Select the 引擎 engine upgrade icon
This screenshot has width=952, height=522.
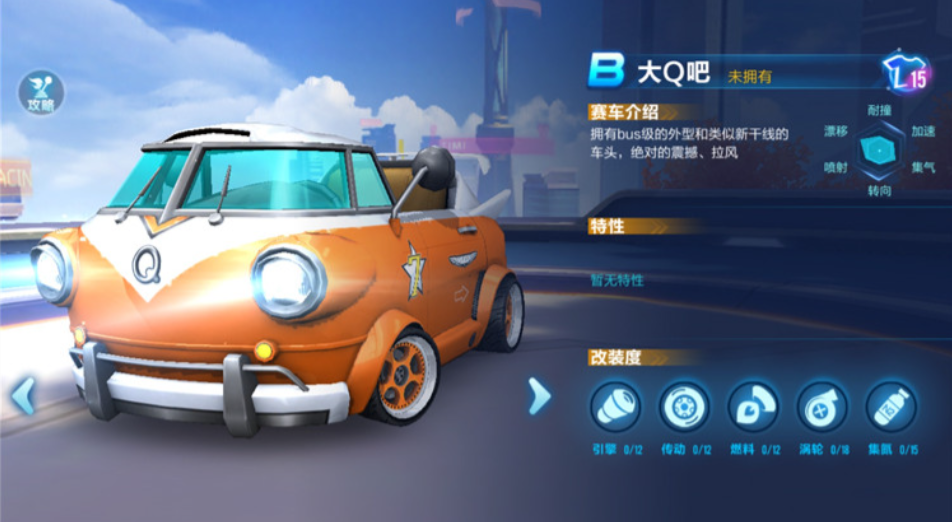click(x=615, y=407)
